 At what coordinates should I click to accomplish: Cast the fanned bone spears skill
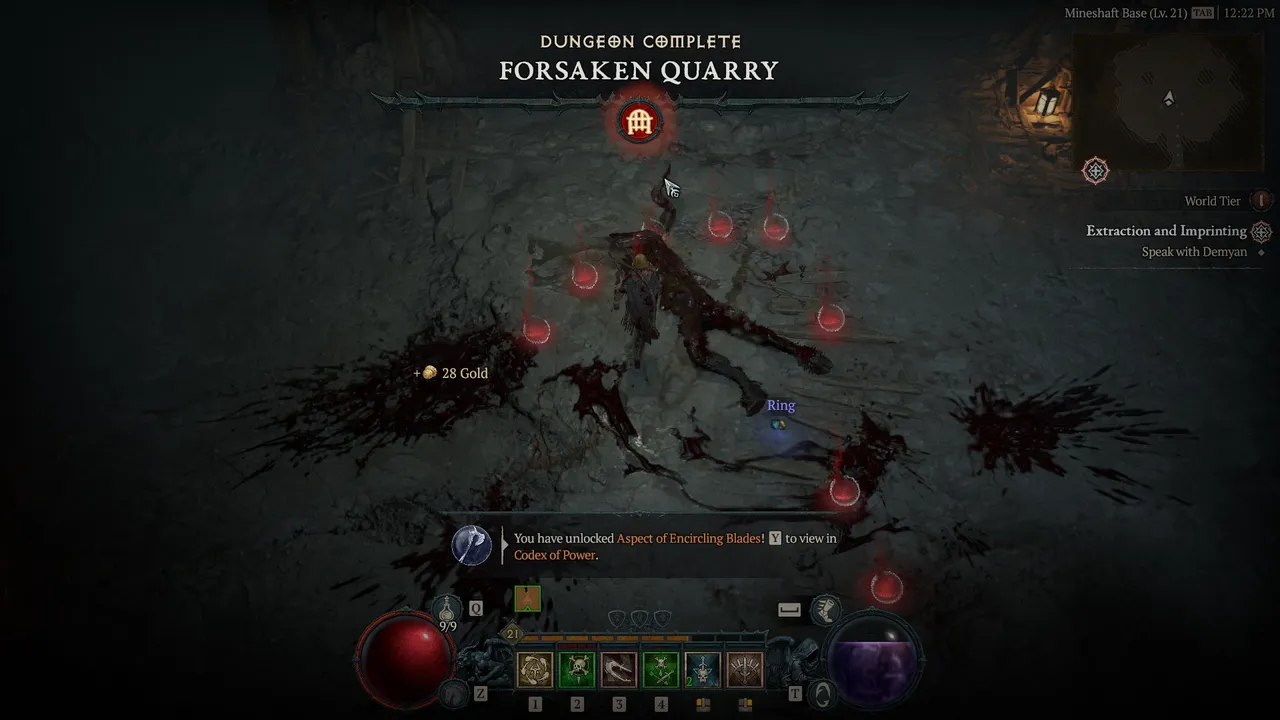tap(745, 669)
